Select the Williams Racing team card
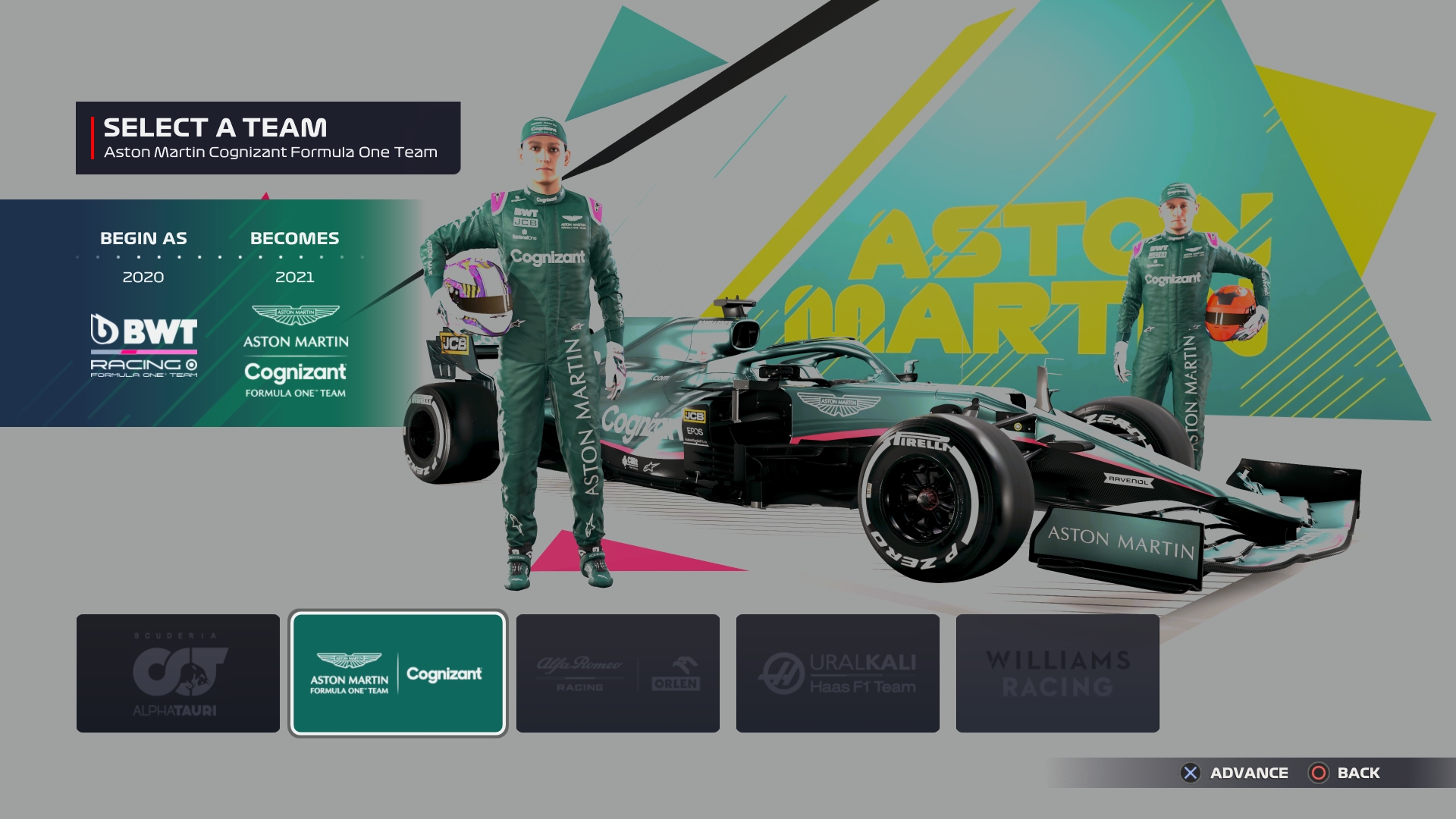1456x819 pixels. pos(1057,673)
